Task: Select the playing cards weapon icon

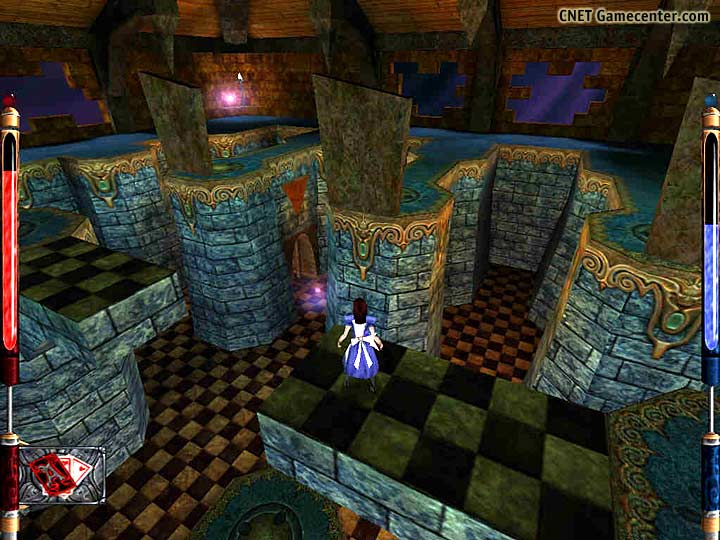Action: (x=61, y=474)
